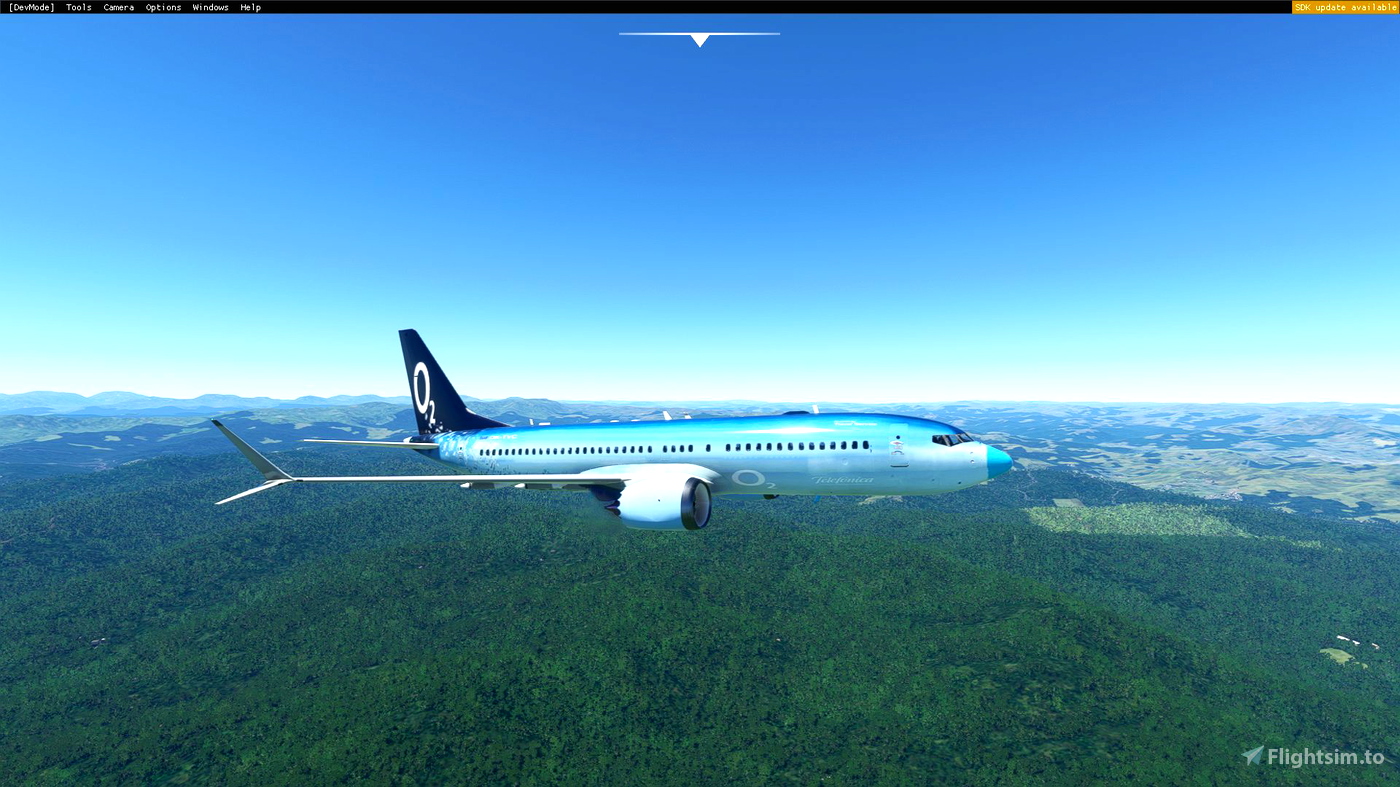The width and height of the screenshot is (1400, 787).
Task: Click the Flightsim.to watermark link
Action: (1320, 753)
